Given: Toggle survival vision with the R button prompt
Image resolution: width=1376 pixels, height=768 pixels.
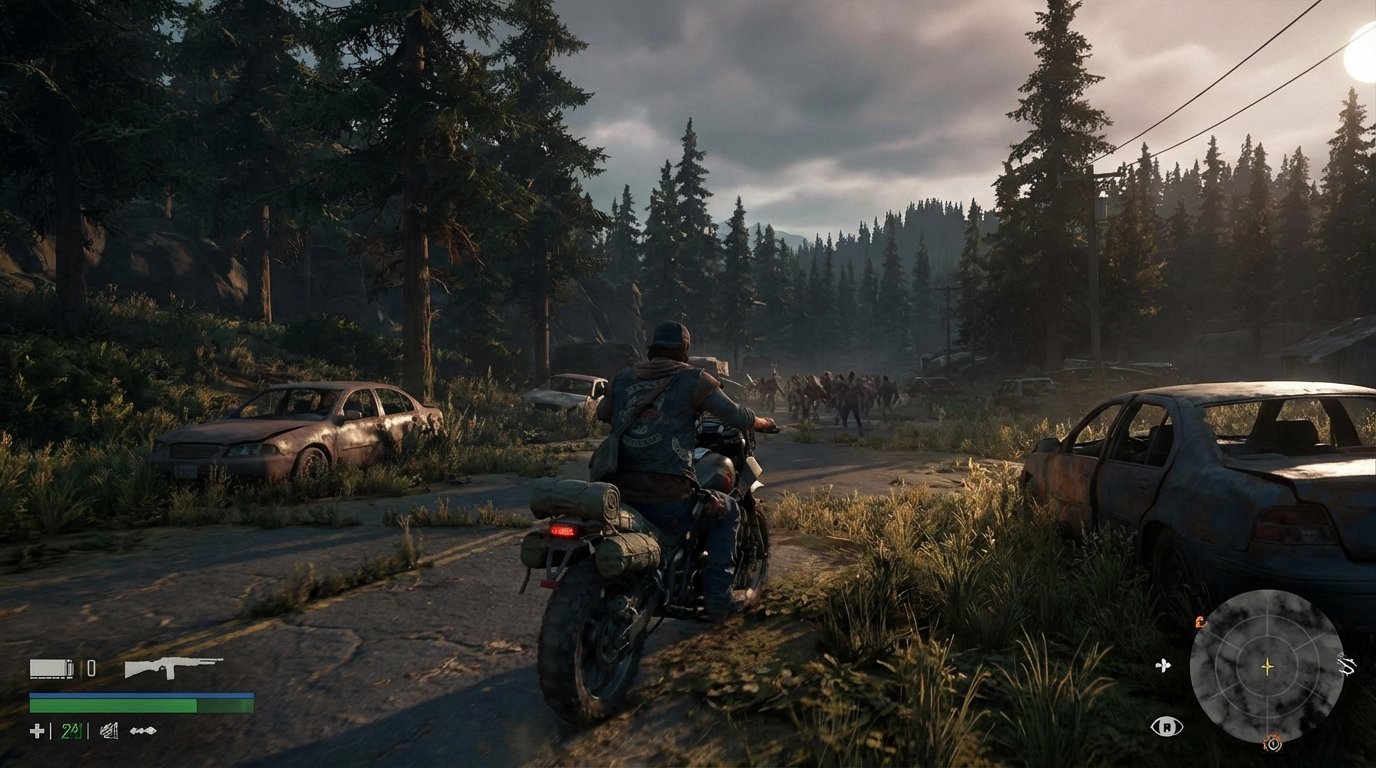Looking at the screenshot, I should [1167, 727].
